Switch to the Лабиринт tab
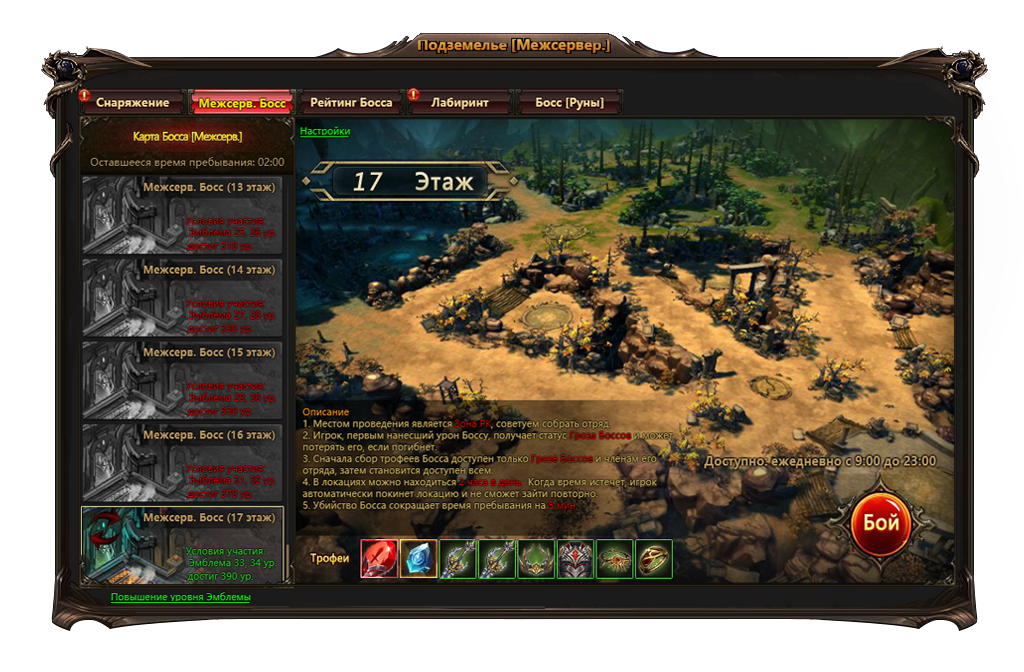Screen dimensions: 1024x672 (x=460, y=103)
